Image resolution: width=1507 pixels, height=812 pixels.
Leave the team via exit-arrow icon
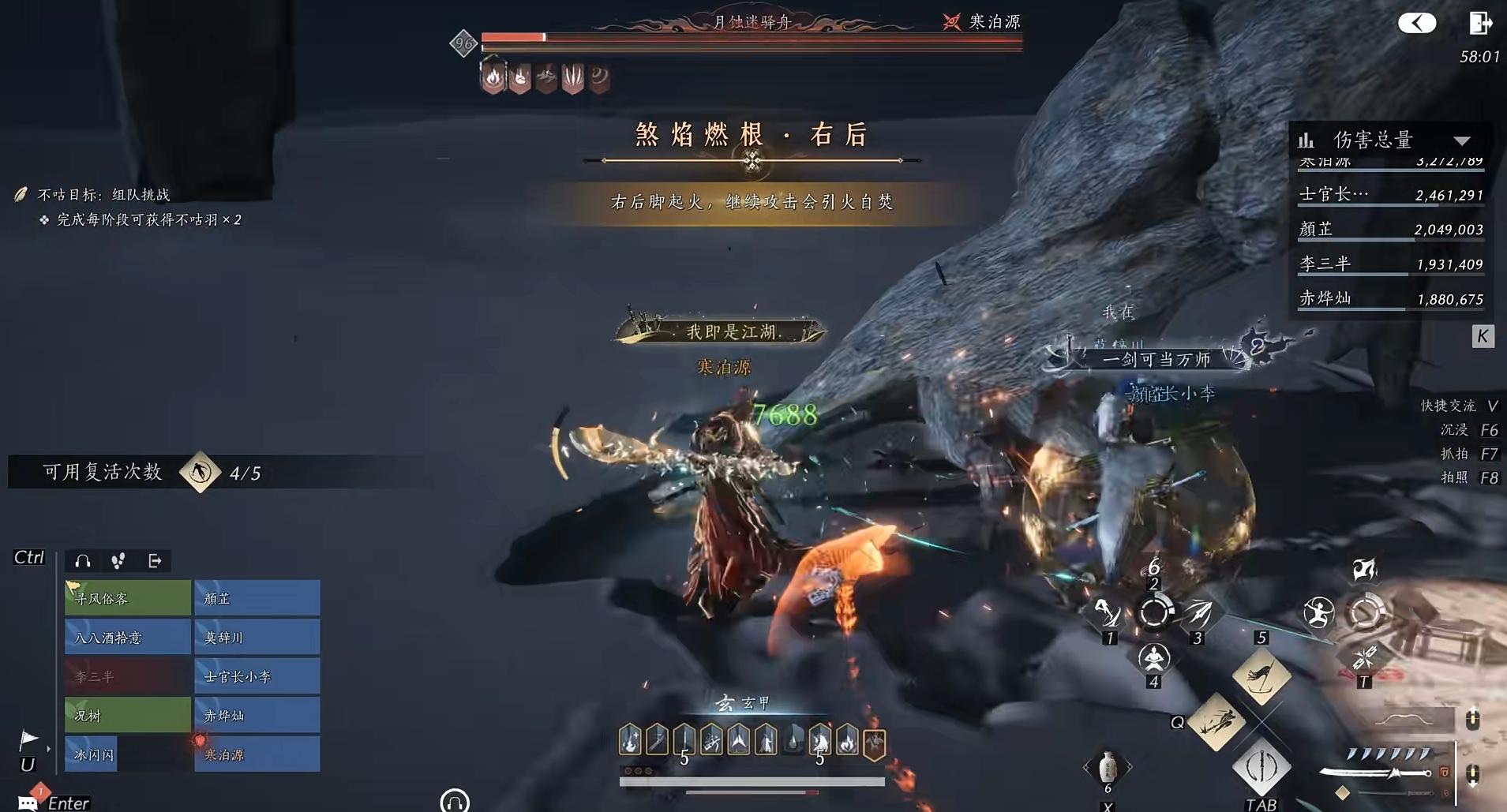[x=155, y=561]
